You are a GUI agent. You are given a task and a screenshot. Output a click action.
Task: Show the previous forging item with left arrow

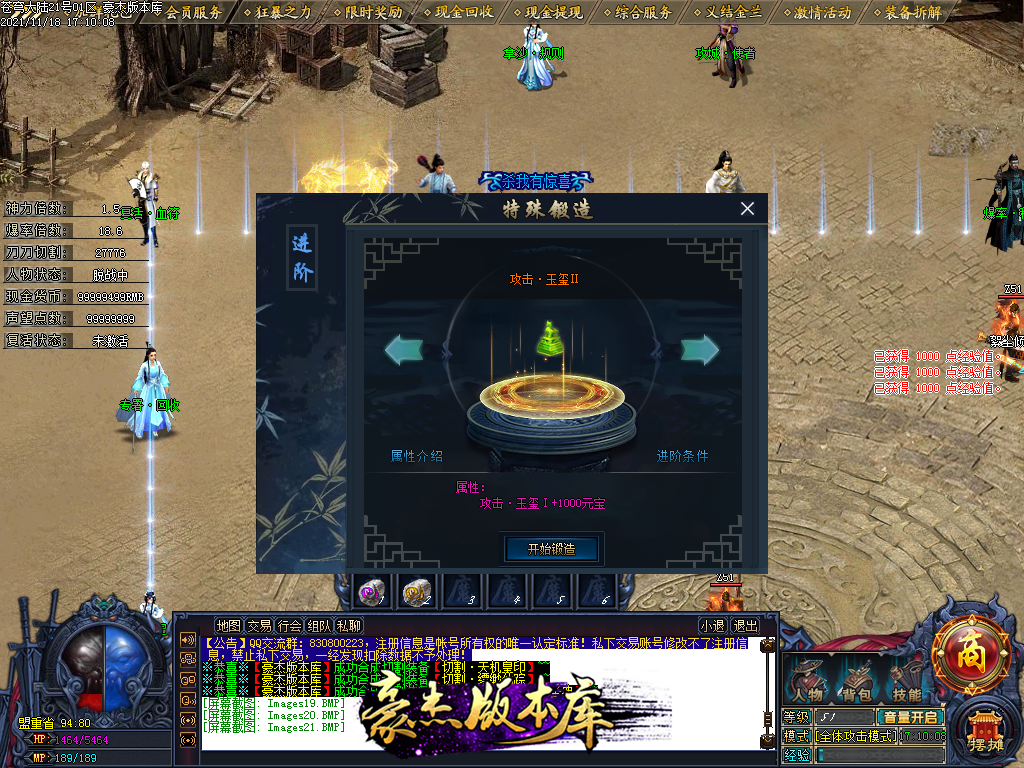click(x=404, y=349)
